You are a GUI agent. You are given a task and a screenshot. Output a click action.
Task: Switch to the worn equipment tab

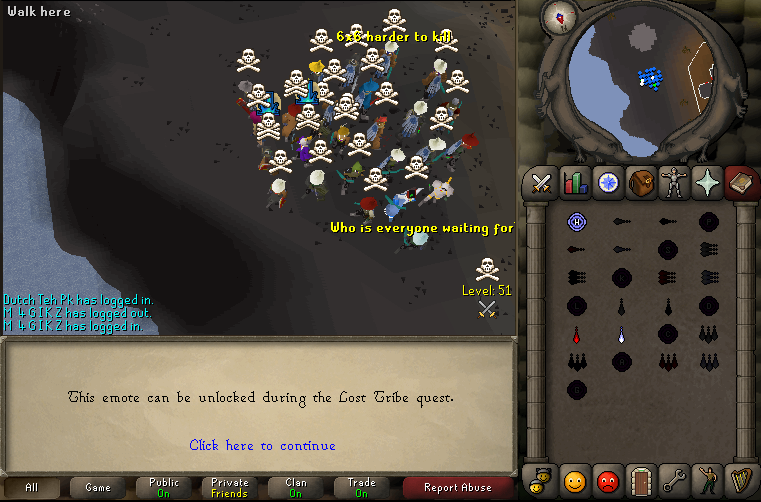tap(675, 183)
